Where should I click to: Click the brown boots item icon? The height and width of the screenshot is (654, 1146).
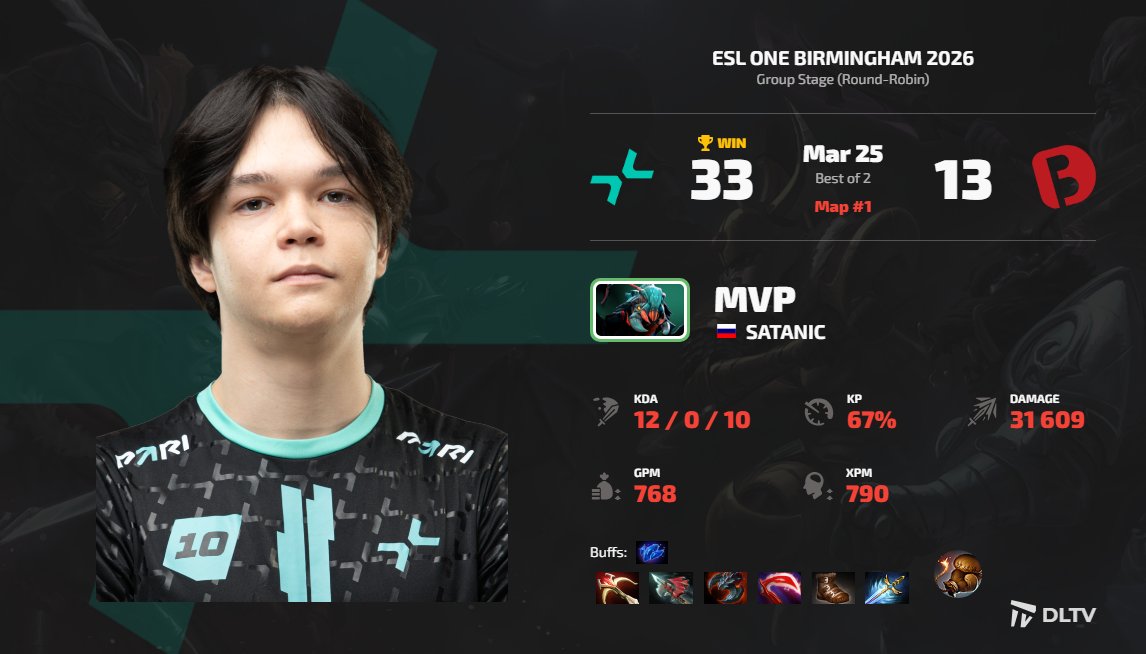pyautogui.click(x=832, y=588)
